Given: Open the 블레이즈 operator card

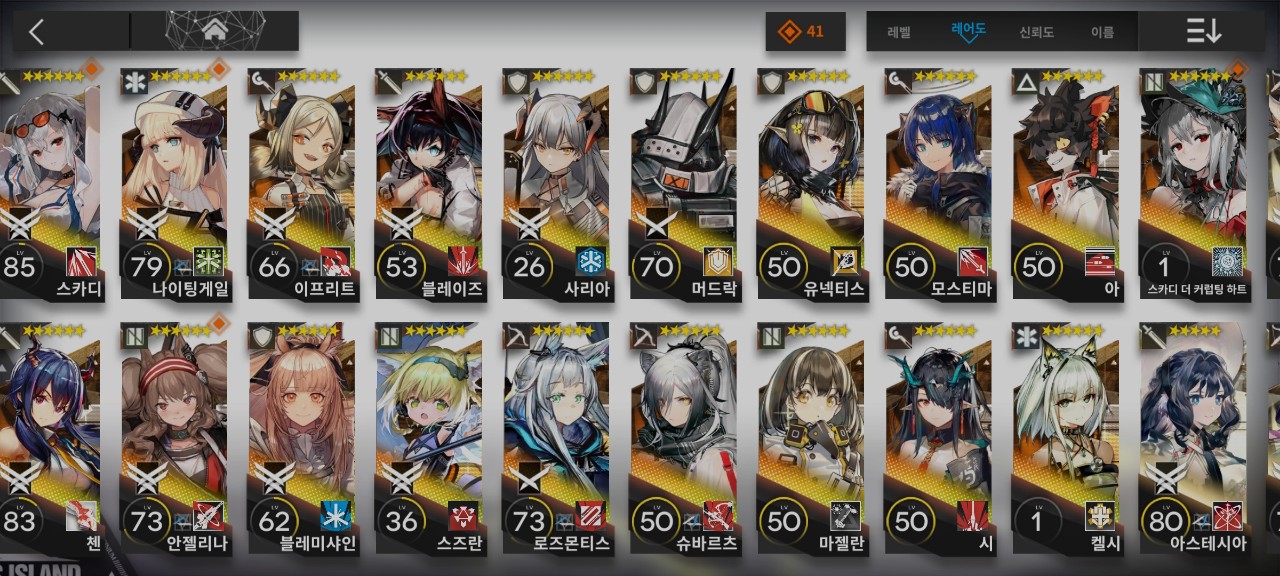Looking at the screenshot, I should tap(429, 185).
